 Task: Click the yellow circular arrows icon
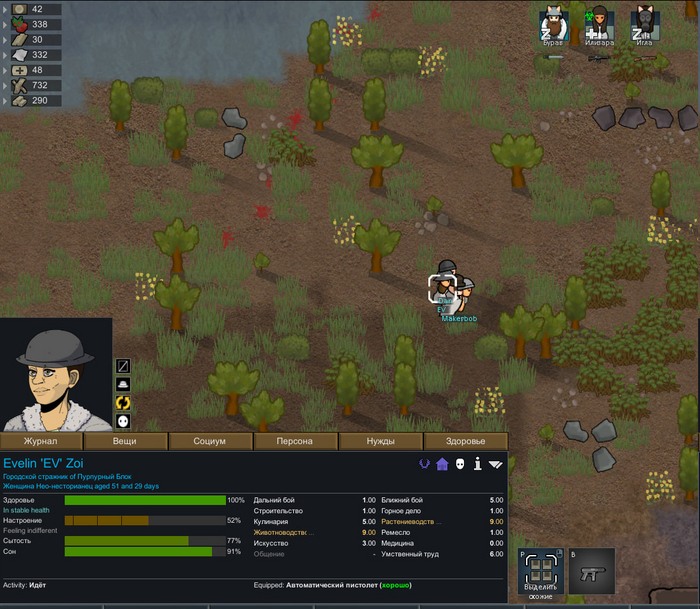coord(123,402)
